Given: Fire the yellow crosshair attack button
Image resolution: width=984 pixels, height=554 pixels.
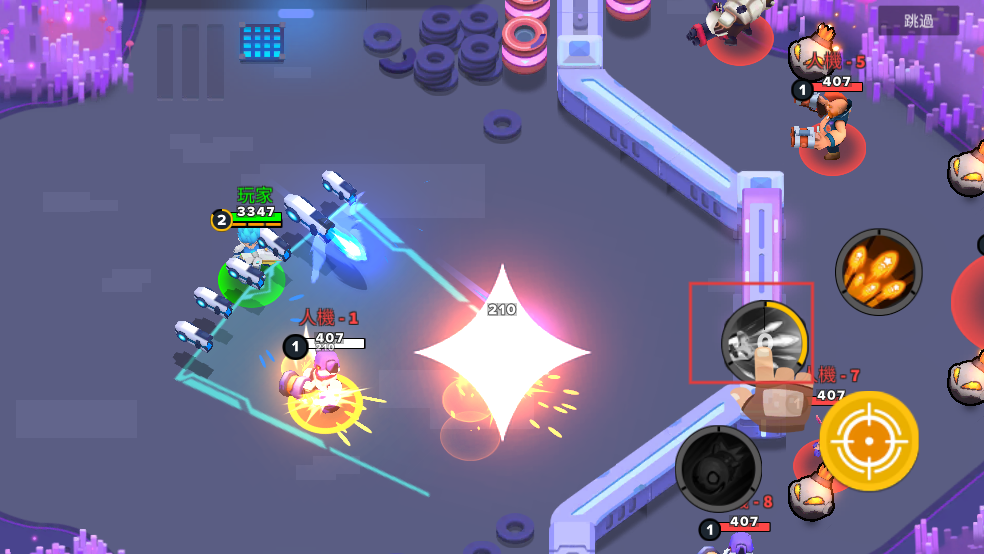Looking at the screenshot, I should [x=869, y=441].
